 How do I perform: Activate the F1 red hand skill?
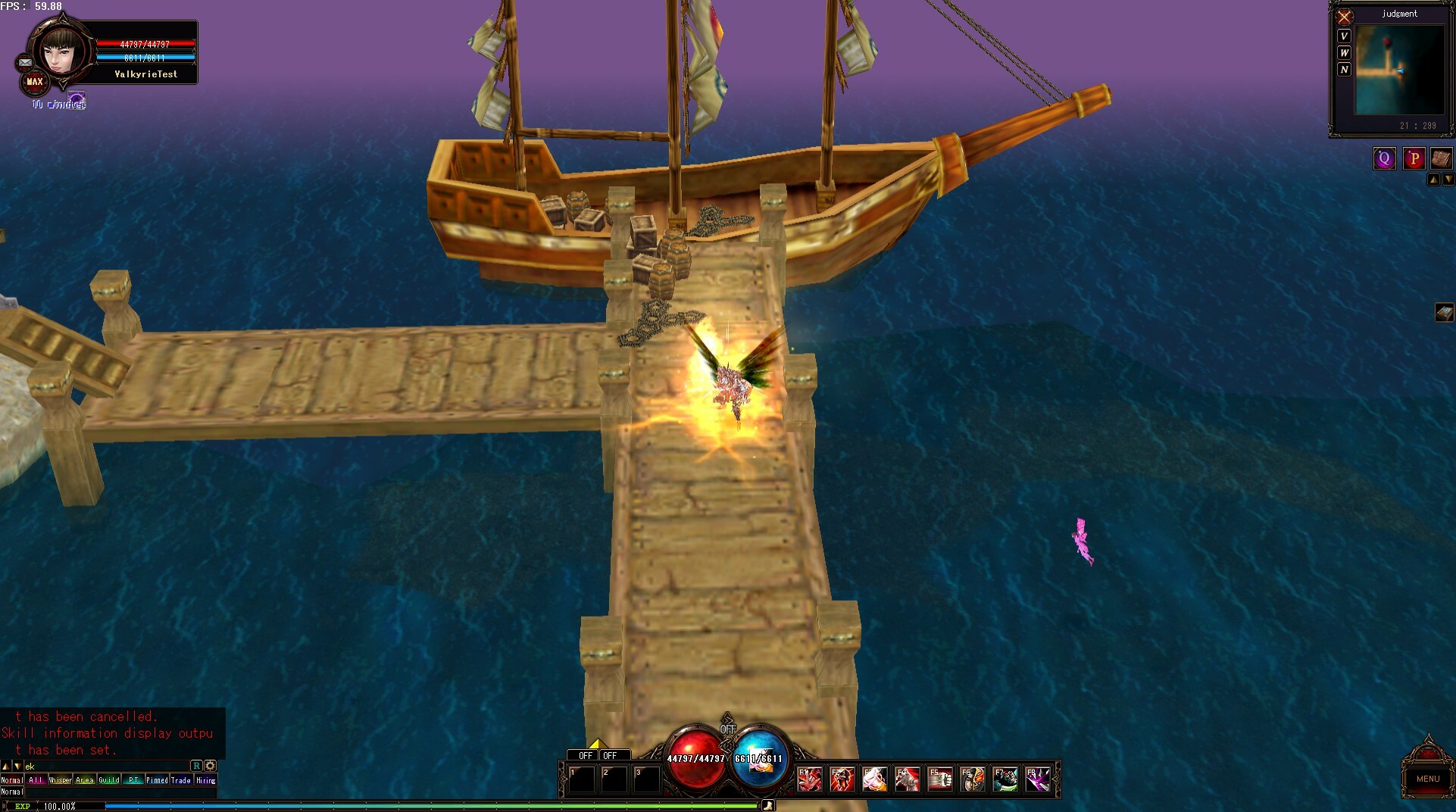(809, 779)
